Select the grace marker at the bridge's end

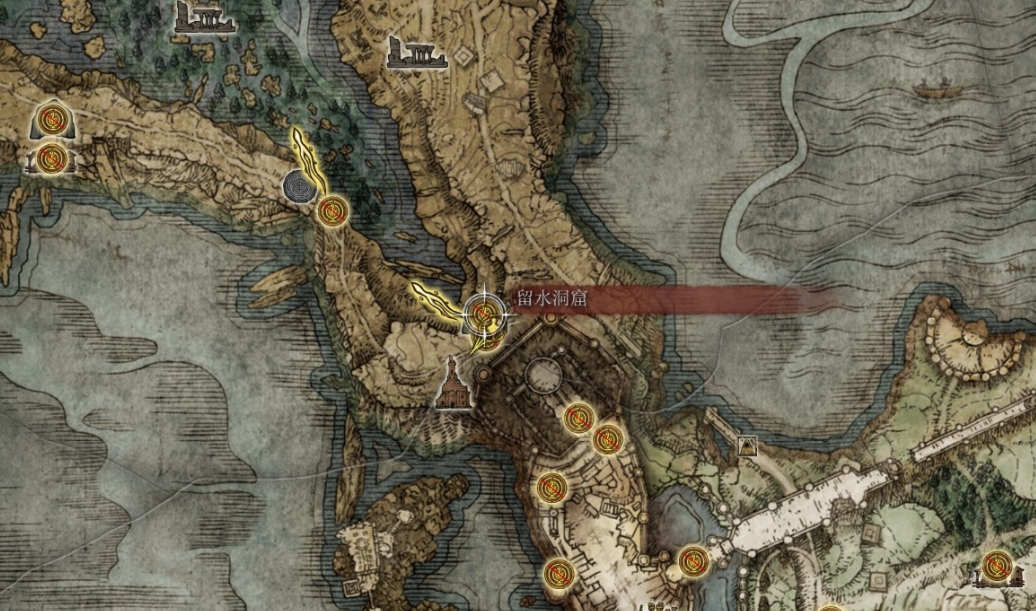click(692, 561)
